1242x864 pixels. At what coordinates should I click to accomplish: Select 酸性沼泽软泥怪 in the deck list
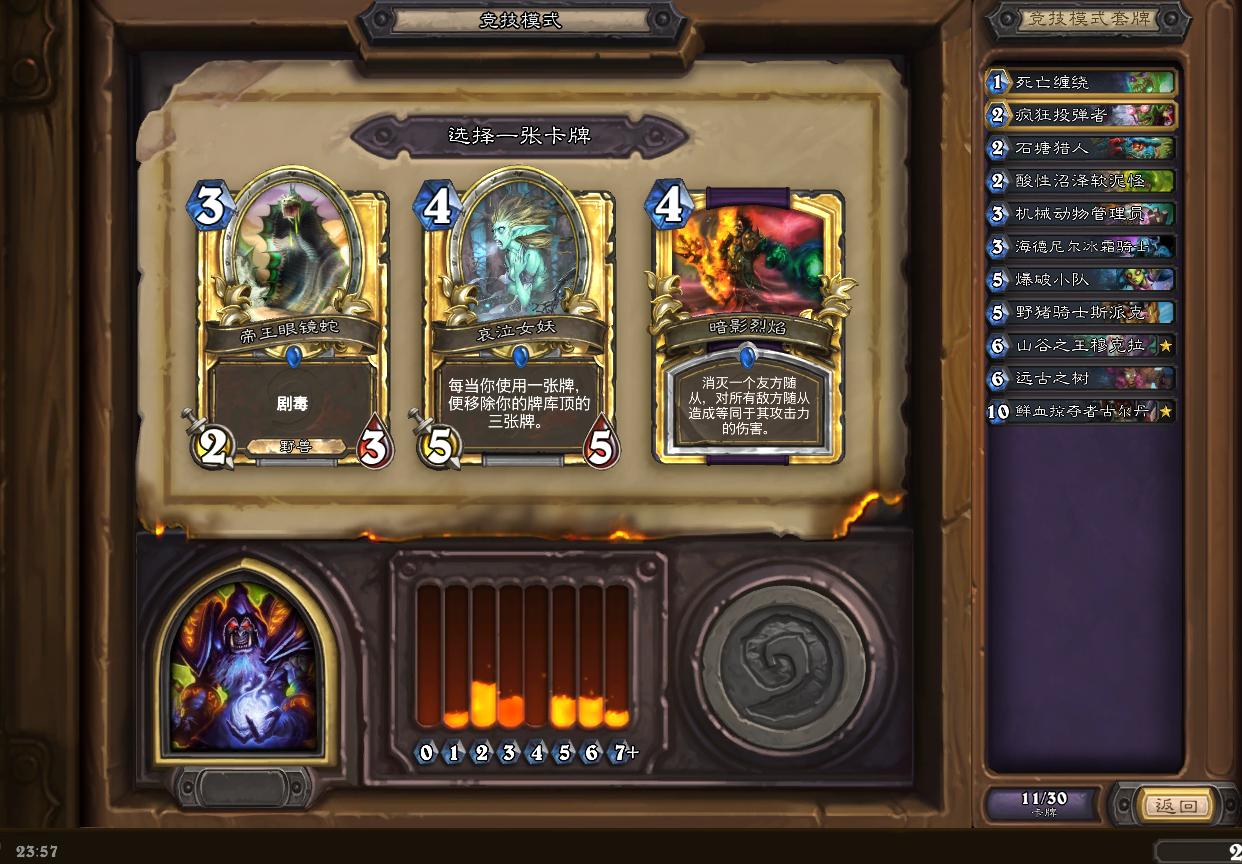1080,181
